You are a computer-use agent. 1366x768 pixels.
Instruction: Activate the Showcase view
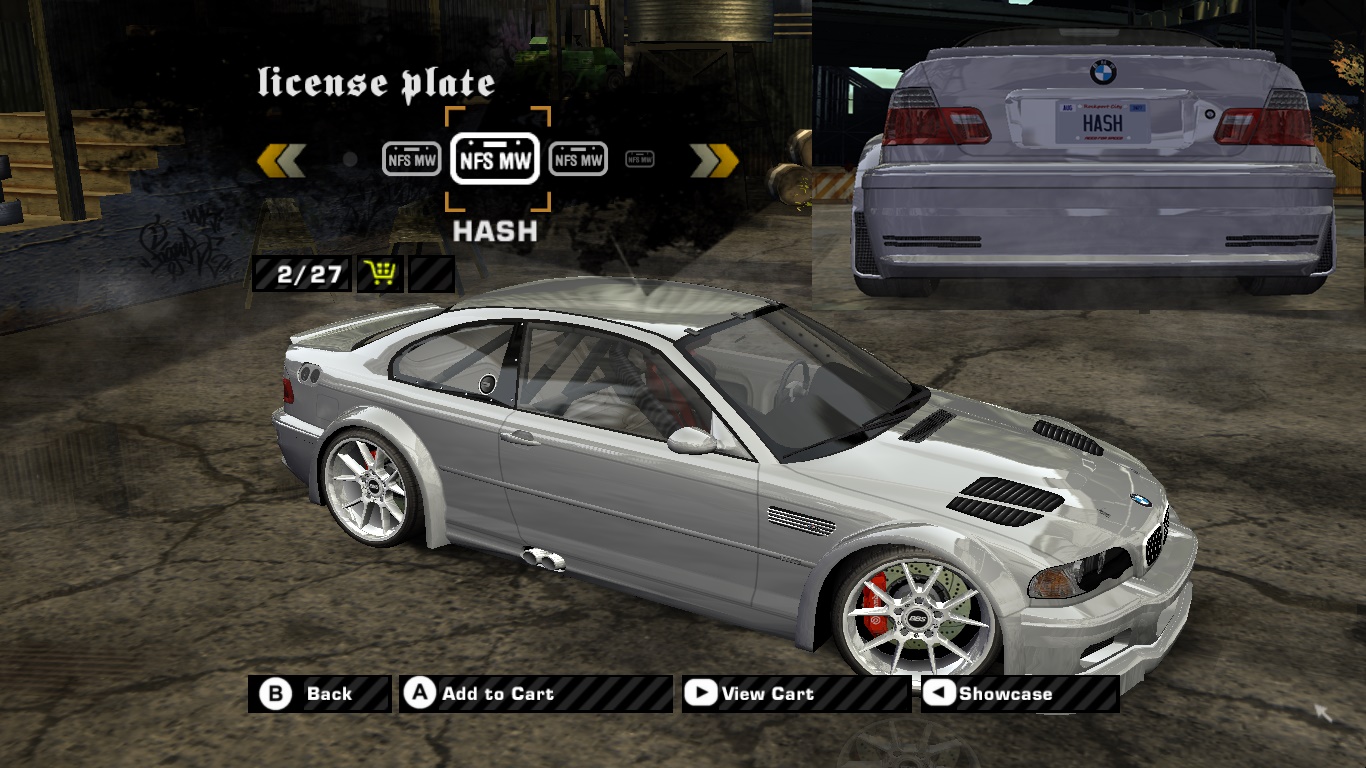pos(1019,694)
